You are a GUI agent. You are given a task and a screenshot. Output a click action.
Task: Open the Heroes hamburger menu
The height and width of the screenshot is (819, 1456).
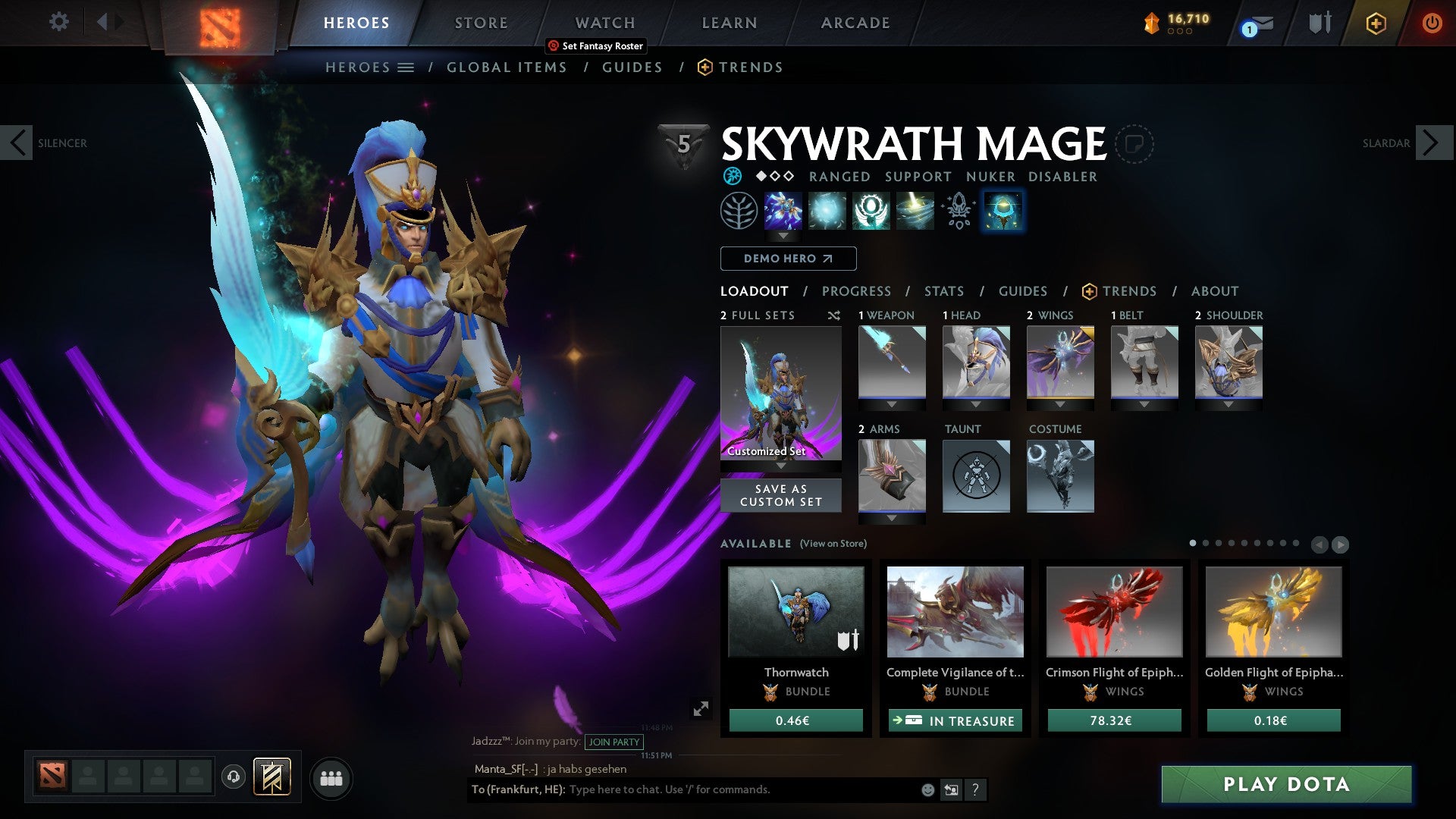tap(407, 67)
